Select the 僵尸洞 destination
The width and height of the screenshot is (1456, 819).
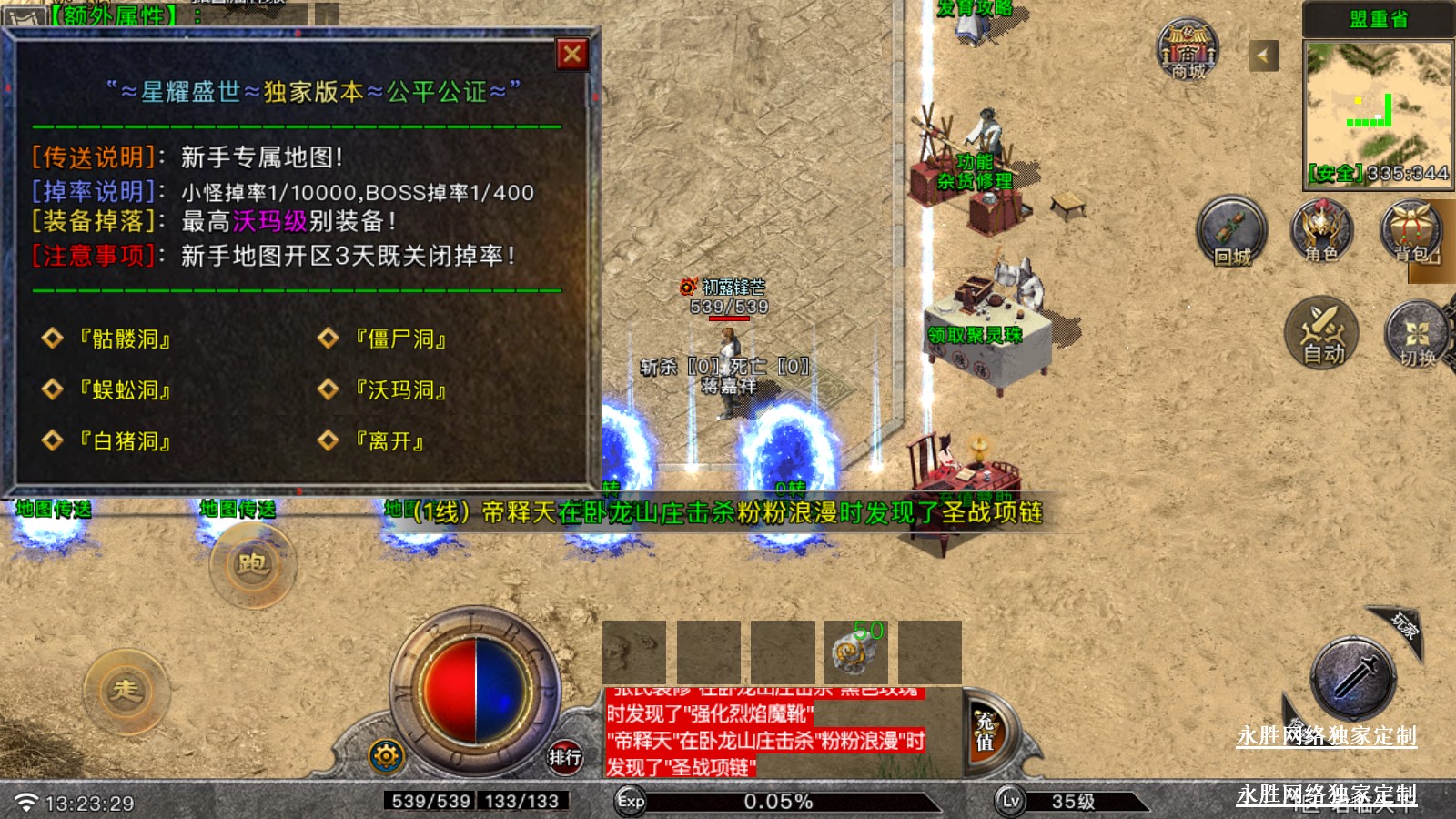point(400,339)
